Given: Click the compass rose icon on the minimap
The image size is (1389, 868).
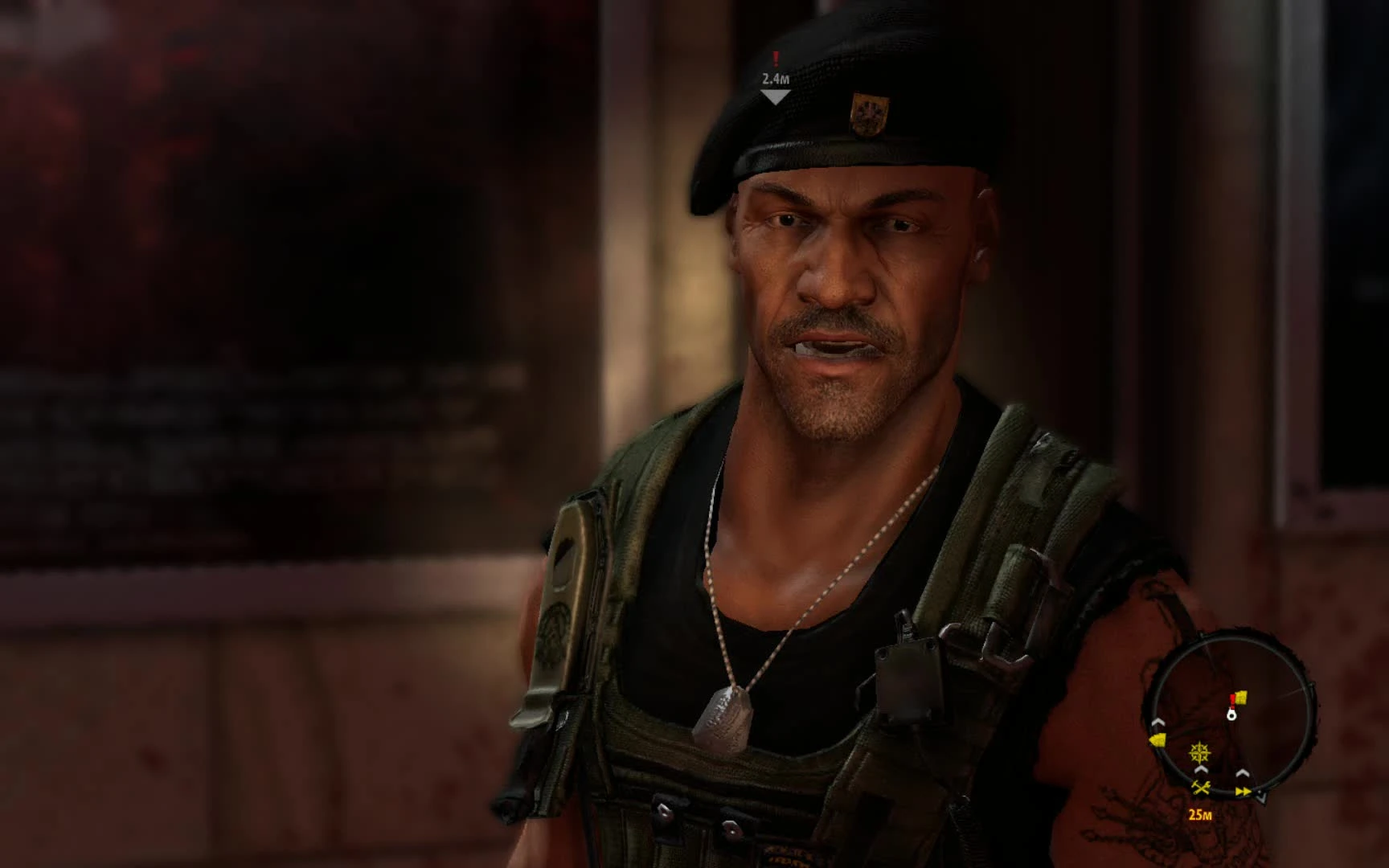Looking at the screenshot, I should tap(1198, 752).
